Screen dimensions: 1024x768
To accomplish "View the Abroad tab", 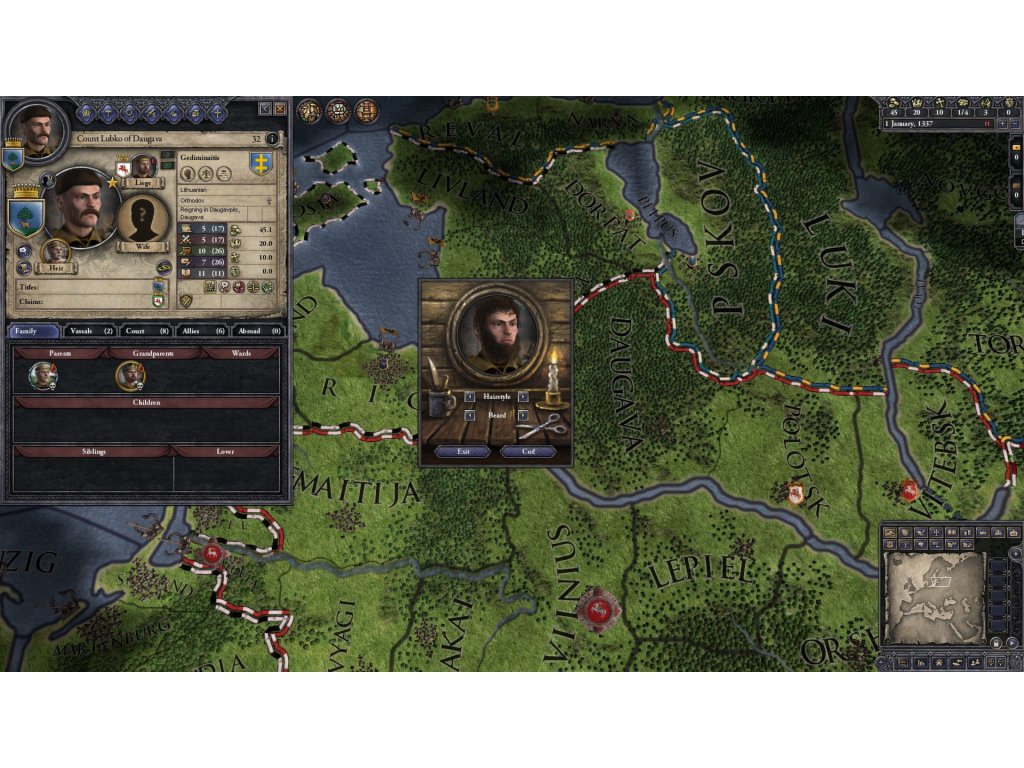I will pyautogui.click(x=259, y=330).
